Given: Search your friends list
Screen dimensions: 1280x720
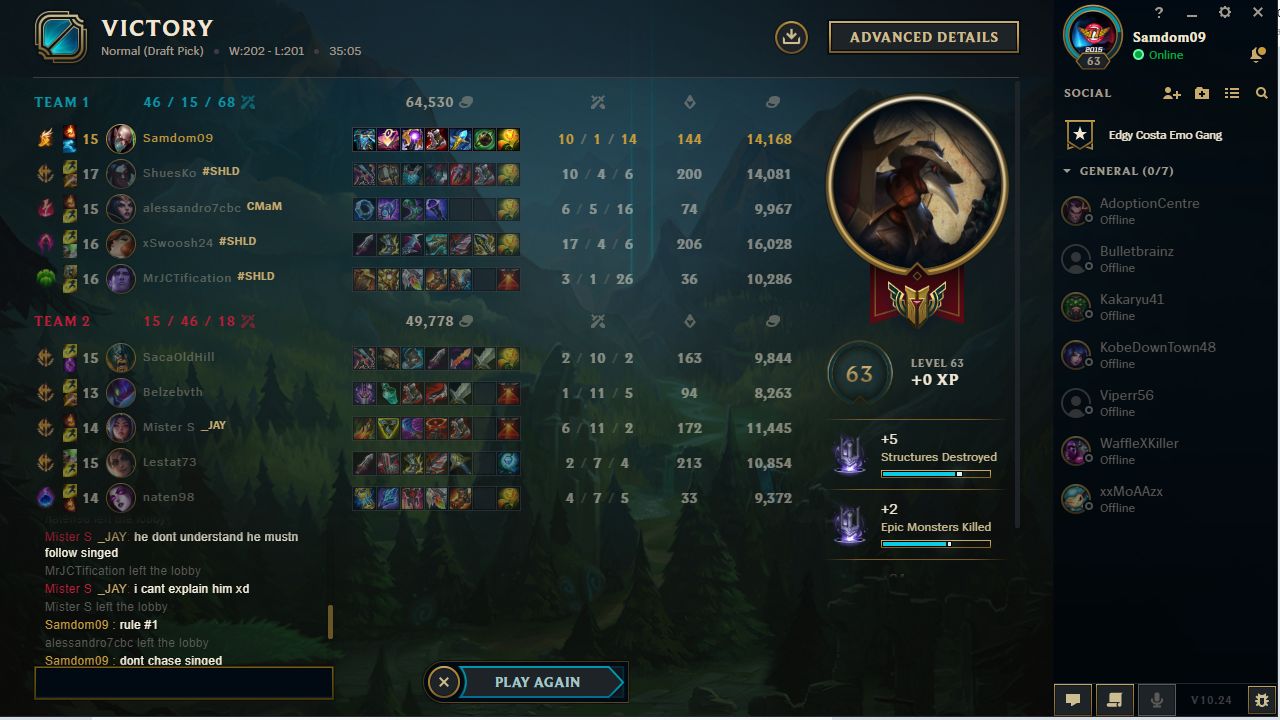Looking at the screenshot, I should pos(1262,93).
